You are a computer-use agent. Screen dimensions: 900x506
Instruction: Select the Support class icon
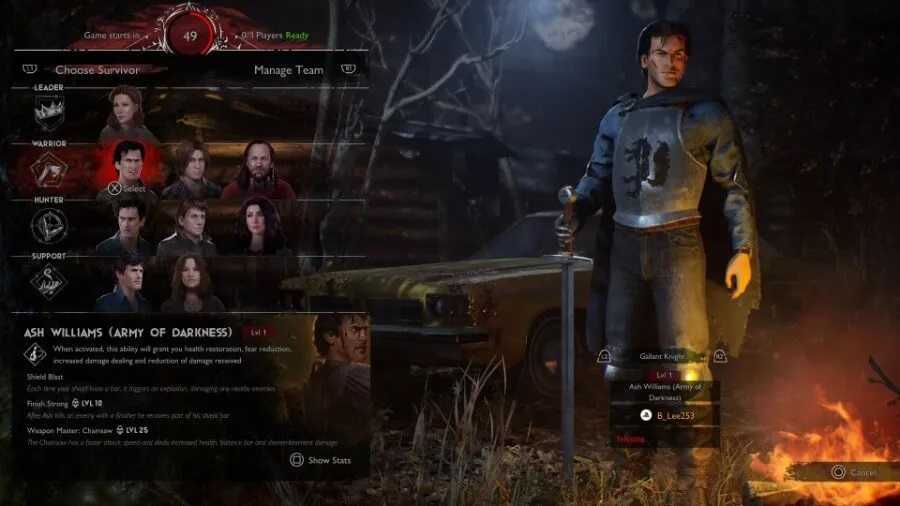coord(49,282)
